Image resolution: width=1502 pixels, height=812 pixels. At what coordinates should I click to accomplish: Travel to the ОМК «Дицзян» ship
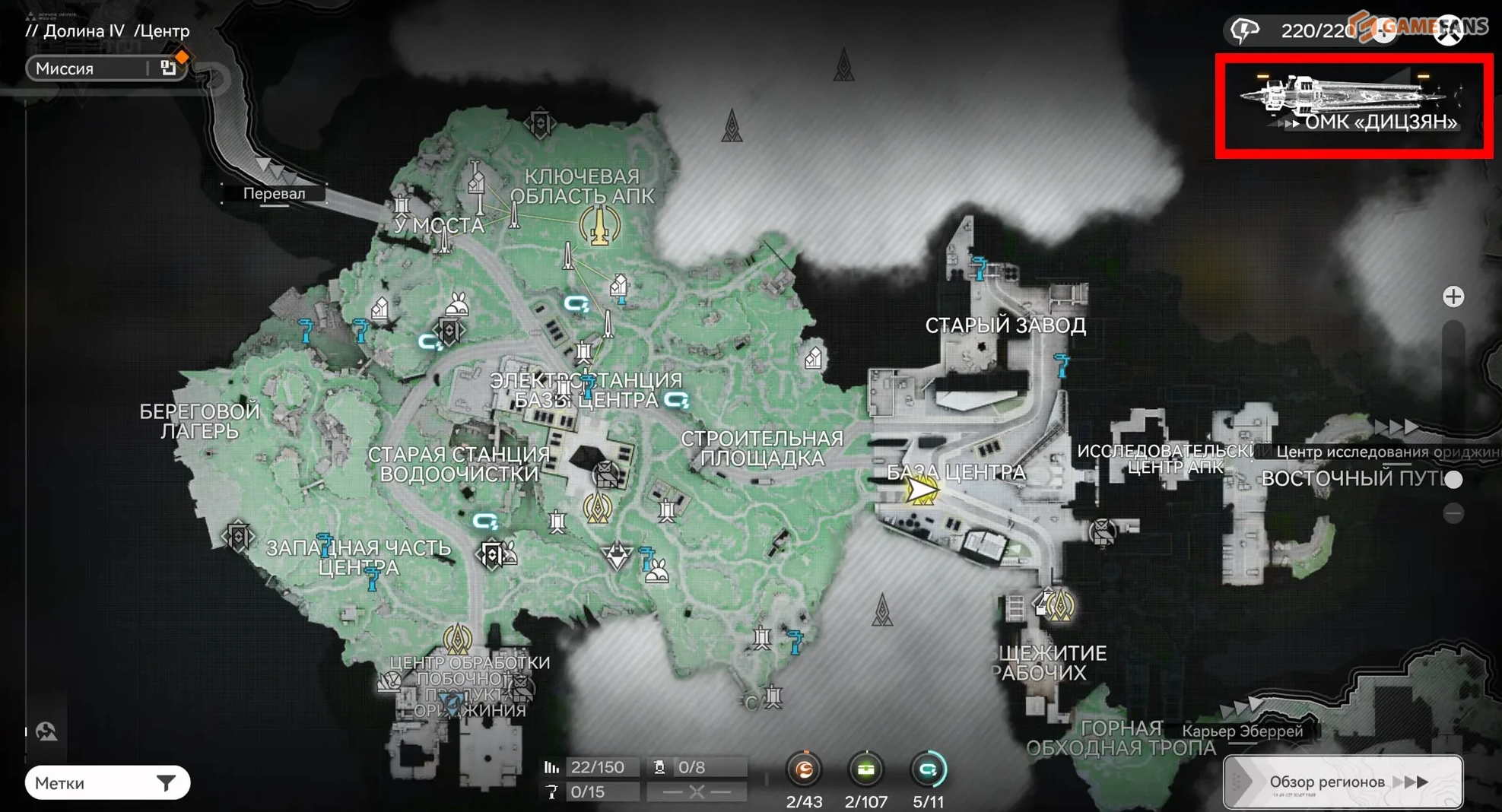(x=1353, y=106)
